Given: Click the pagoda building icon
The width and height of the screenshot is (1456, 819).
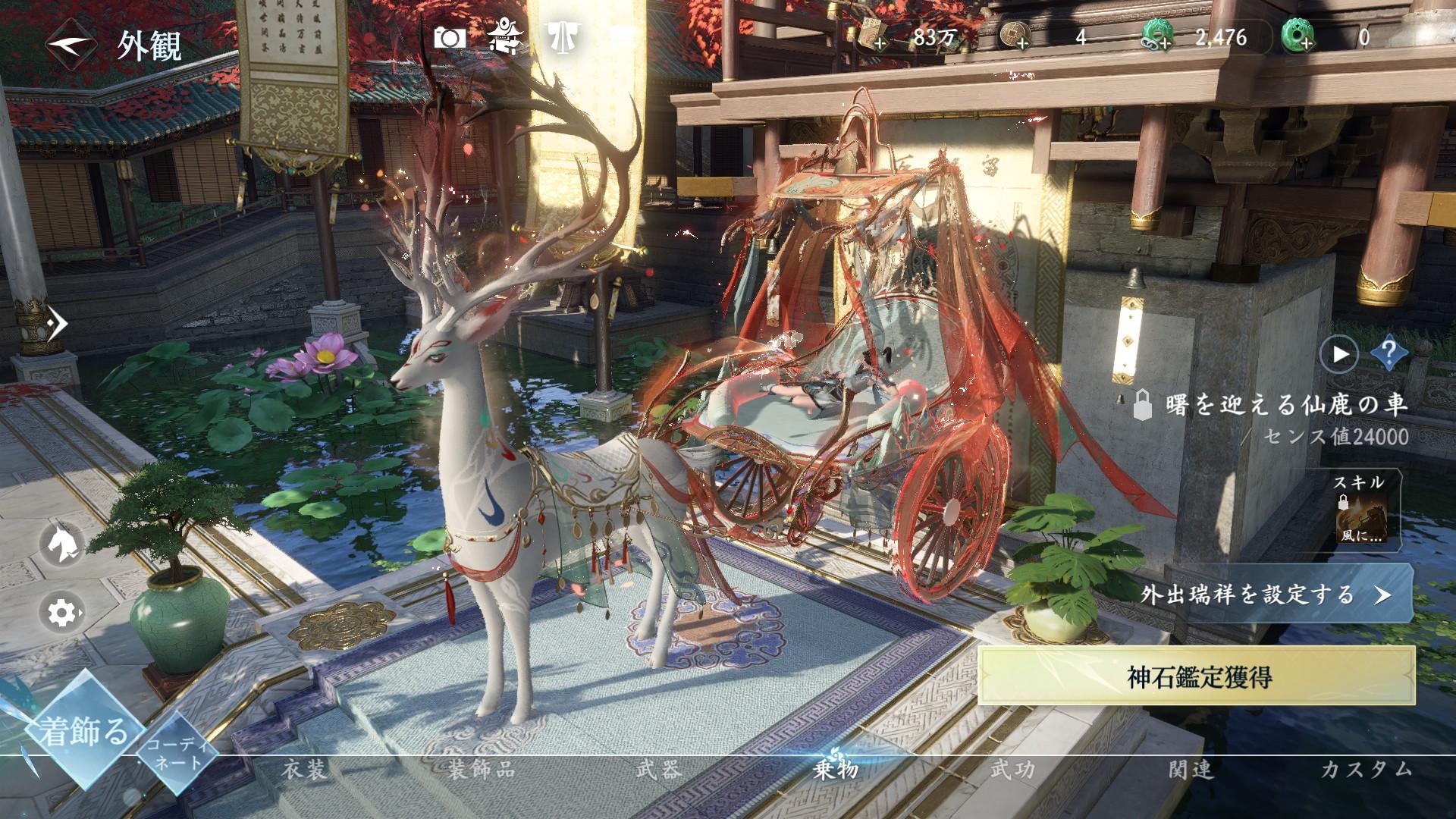Looking at the screenshot, I should pos(504,36).
